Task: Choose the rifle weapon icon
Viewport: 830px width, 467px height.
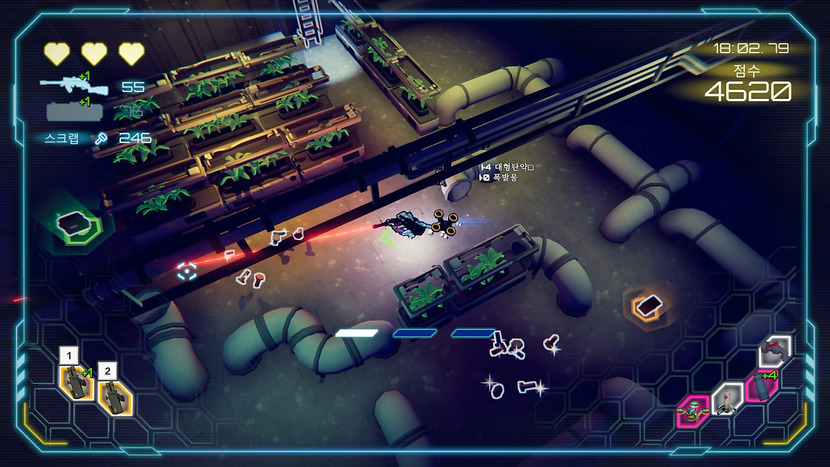Action: (x=71, y=86)
